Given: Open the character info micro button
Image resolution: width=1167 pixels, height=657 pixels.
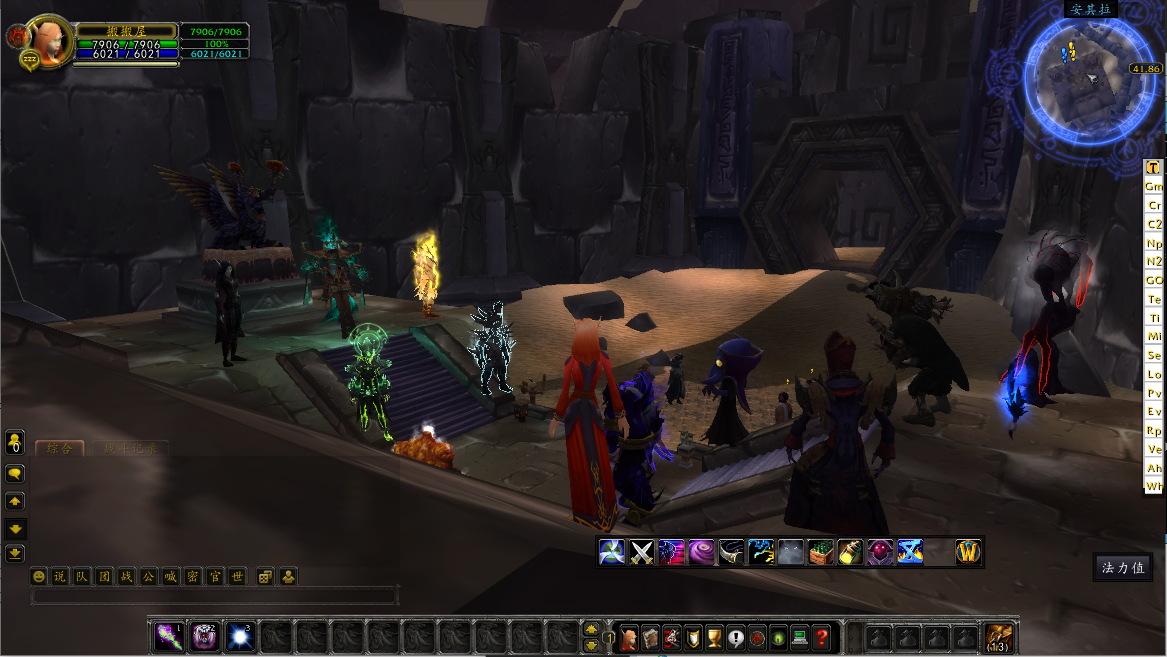Looking at the screenshot, I should pyautogui.click(x=629, y=636).
